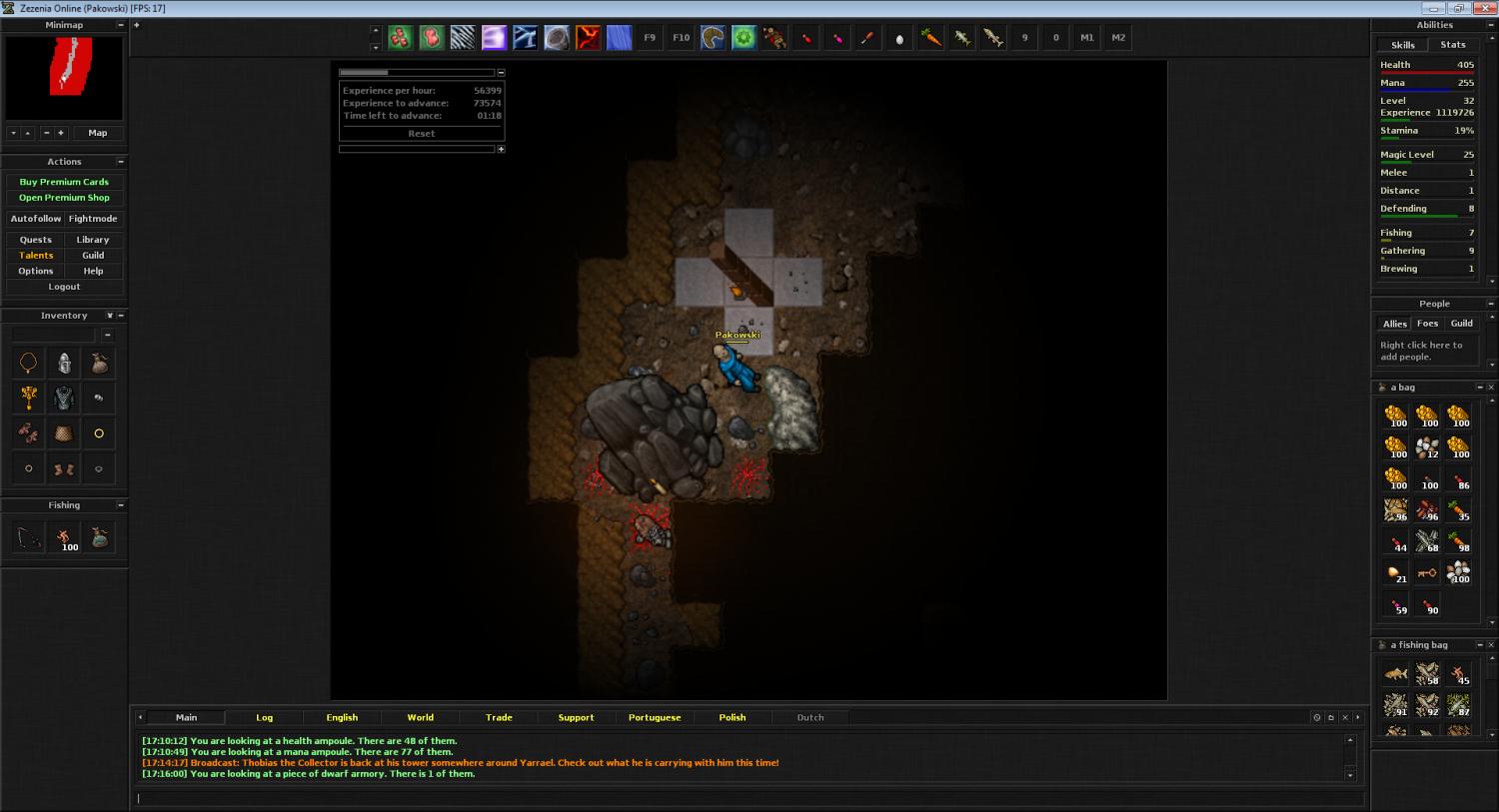Open the Quests window
1499x812 pixels.
(x=36, y=240)
